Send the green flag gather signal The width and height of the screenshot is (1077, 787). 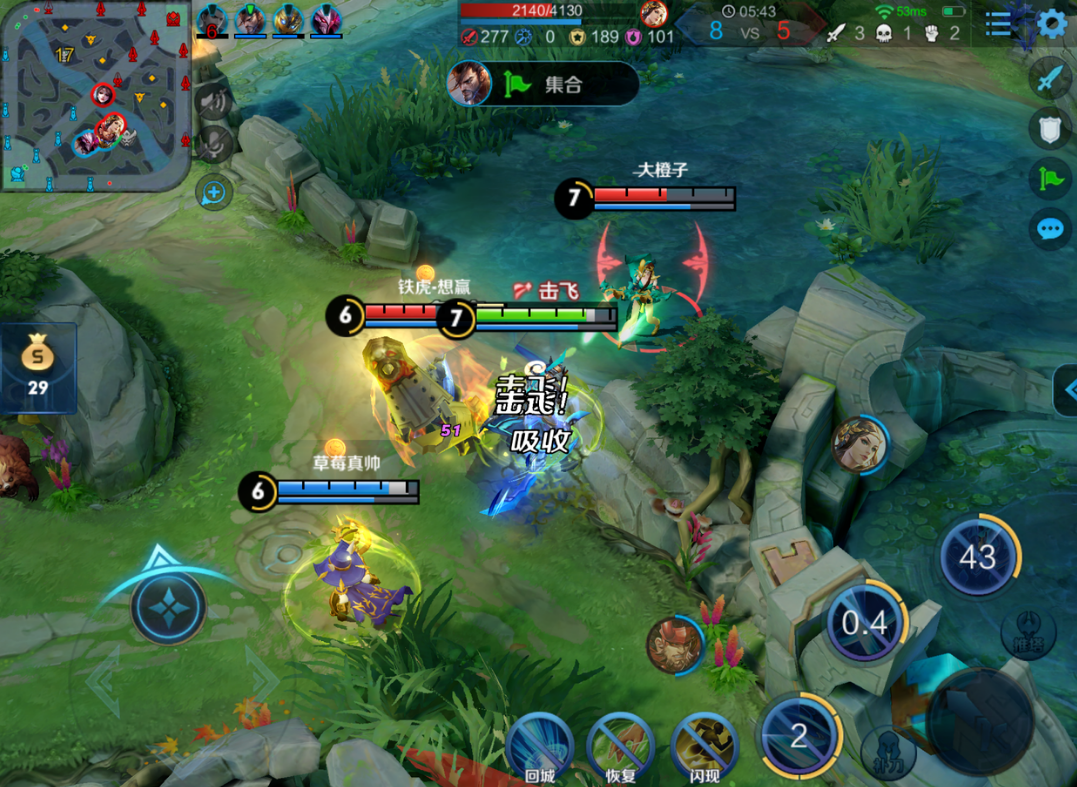click(x=1049, y=178)
